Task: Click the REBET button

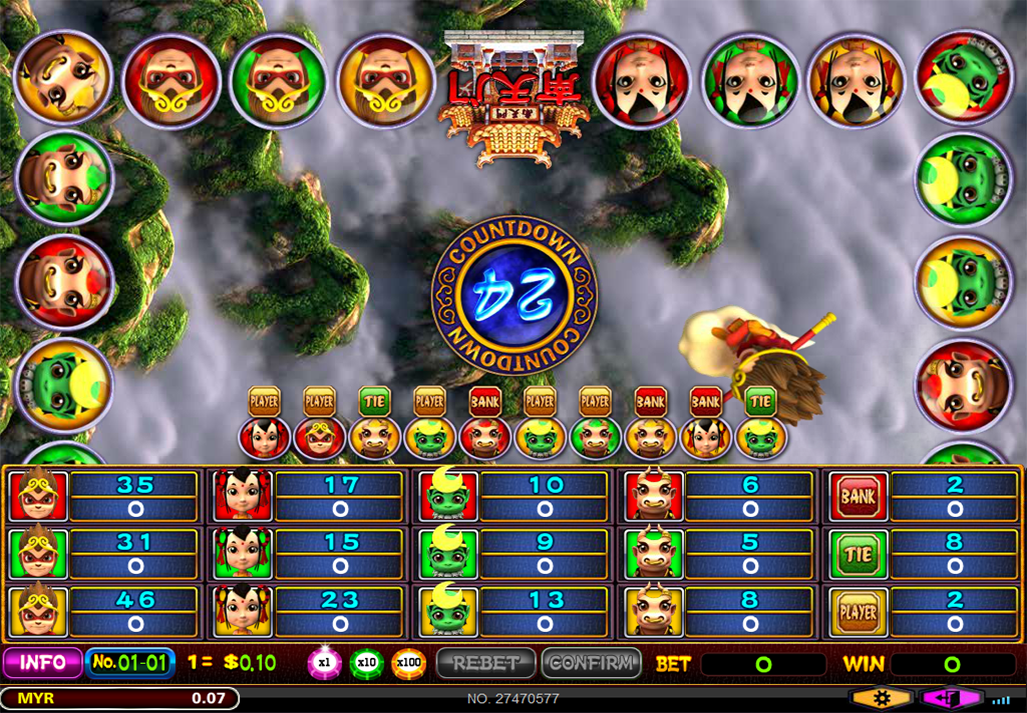Action: [486, 663]
